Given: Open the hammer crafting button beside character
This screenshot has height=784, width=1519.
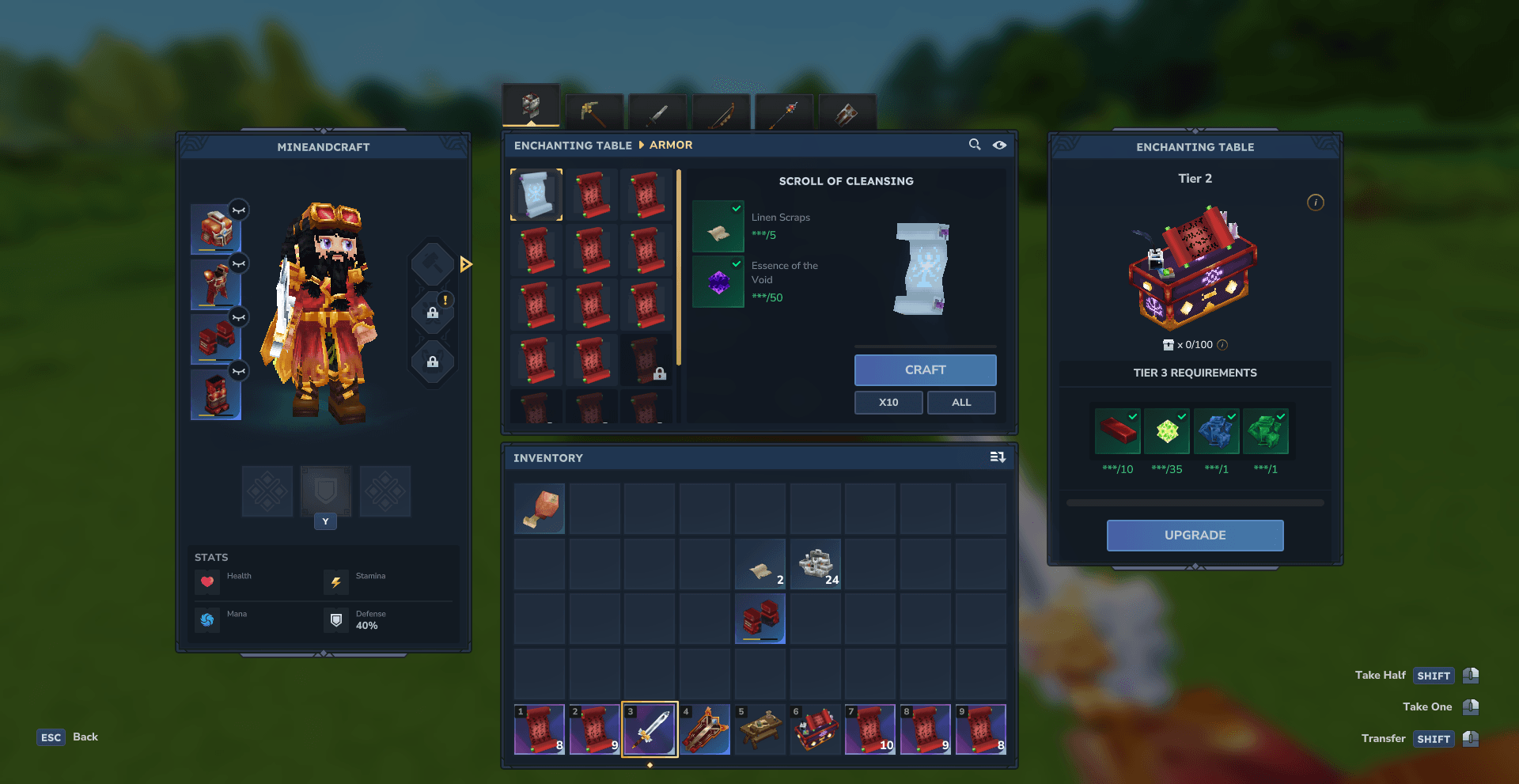Looking at the screenshot, I should [x=433, y=263].
